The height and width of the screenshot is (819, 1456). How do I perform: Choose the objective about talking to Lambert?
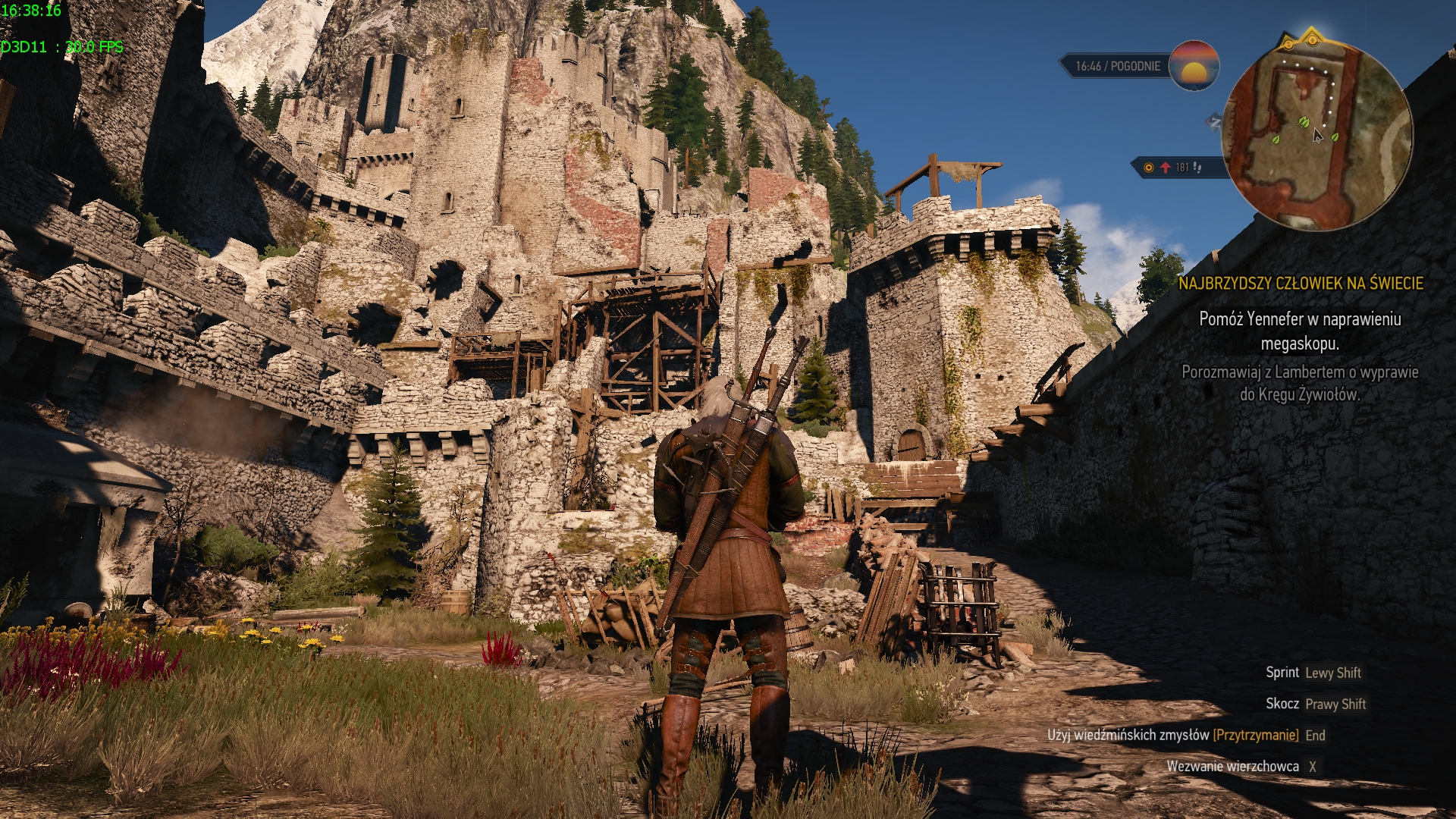(x=1300, y=383)
